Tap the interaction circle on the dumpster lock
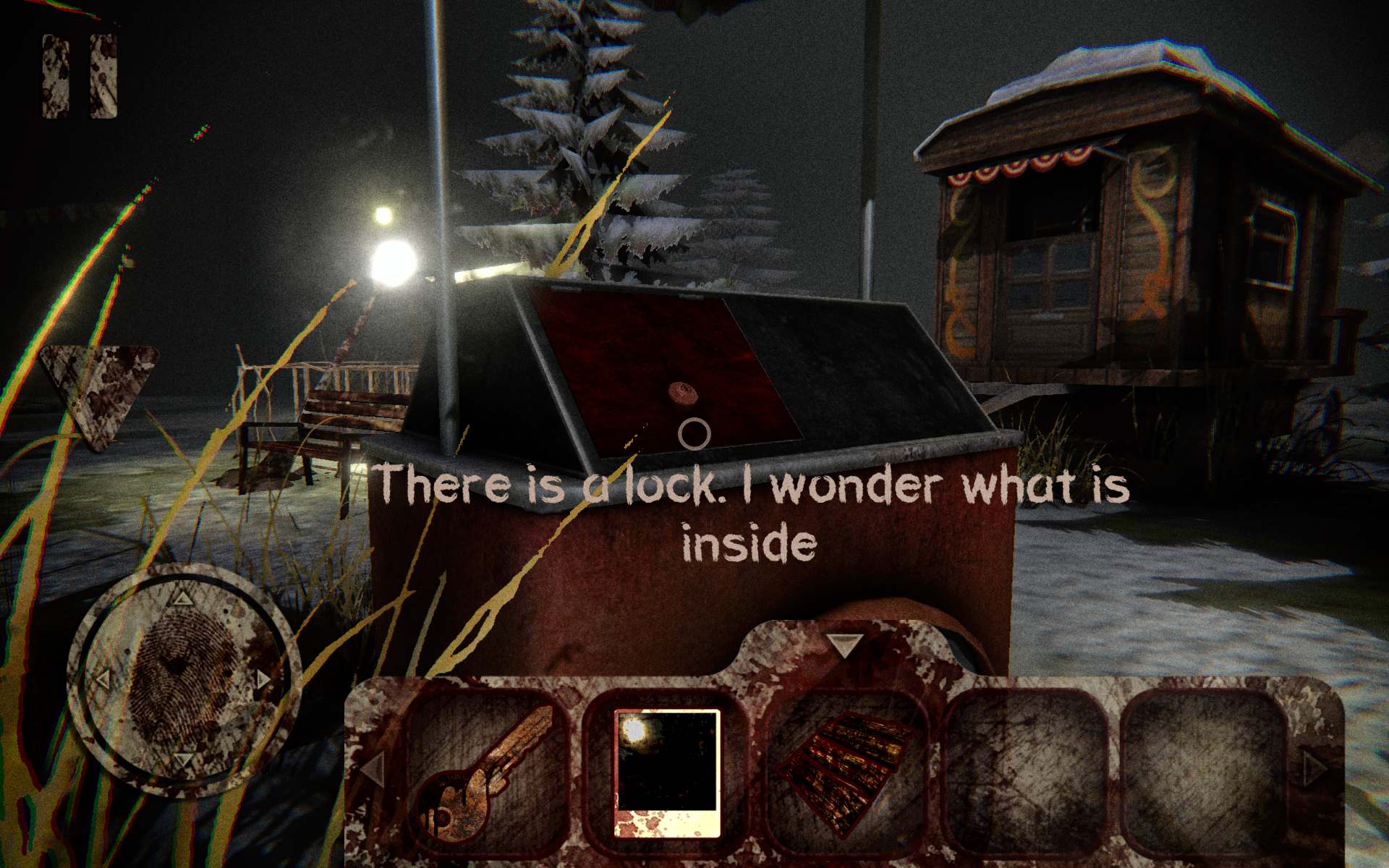Viewport: 1389px width, 868px height. [x=693, y=434]
